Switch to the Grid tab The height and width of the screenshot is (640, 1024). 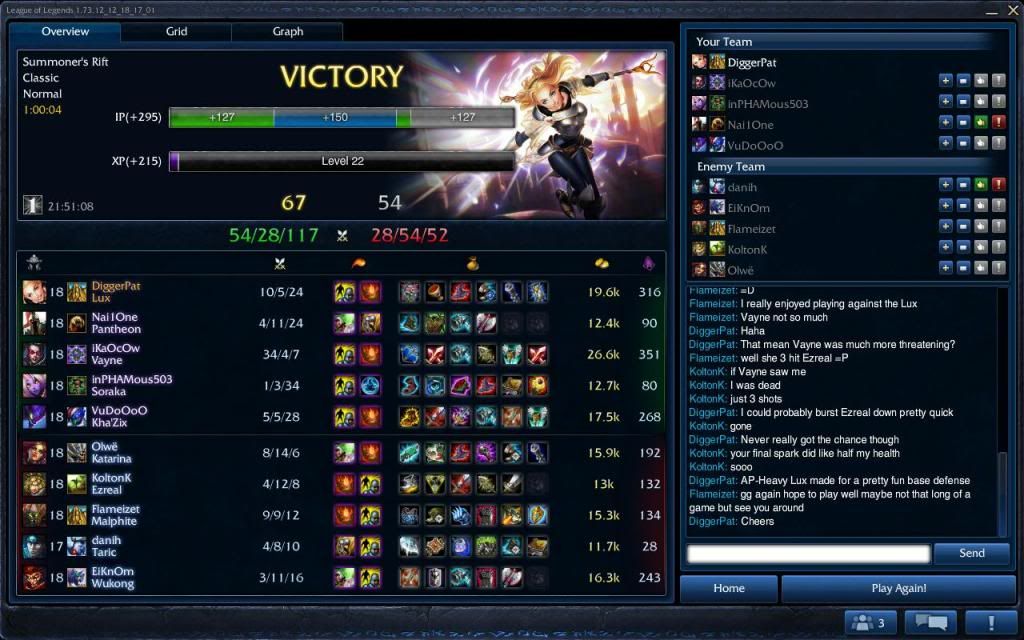pos(176,32)
